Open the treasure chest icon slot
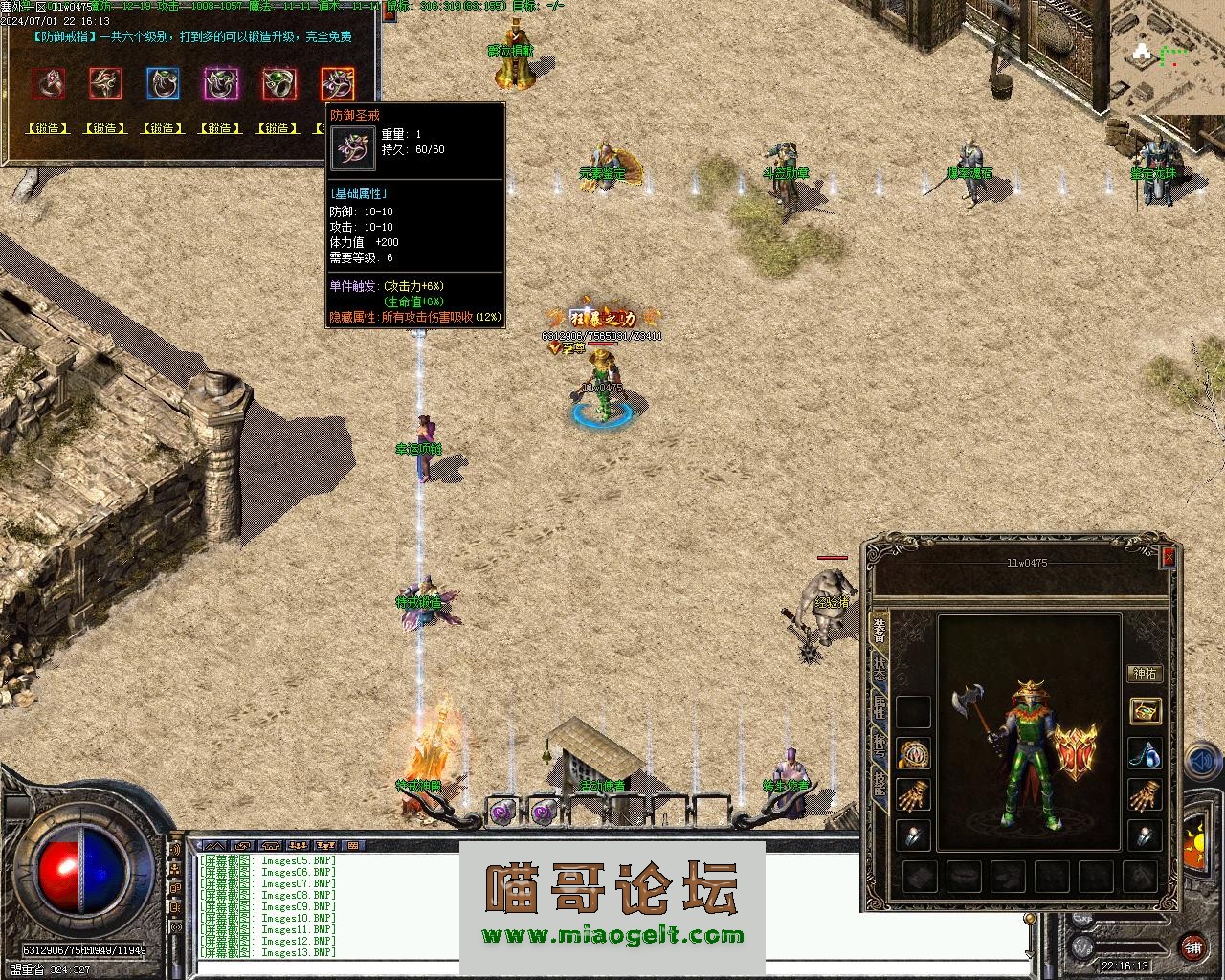The height and width of the screenshot is (980, 1225). [1145, 710]
